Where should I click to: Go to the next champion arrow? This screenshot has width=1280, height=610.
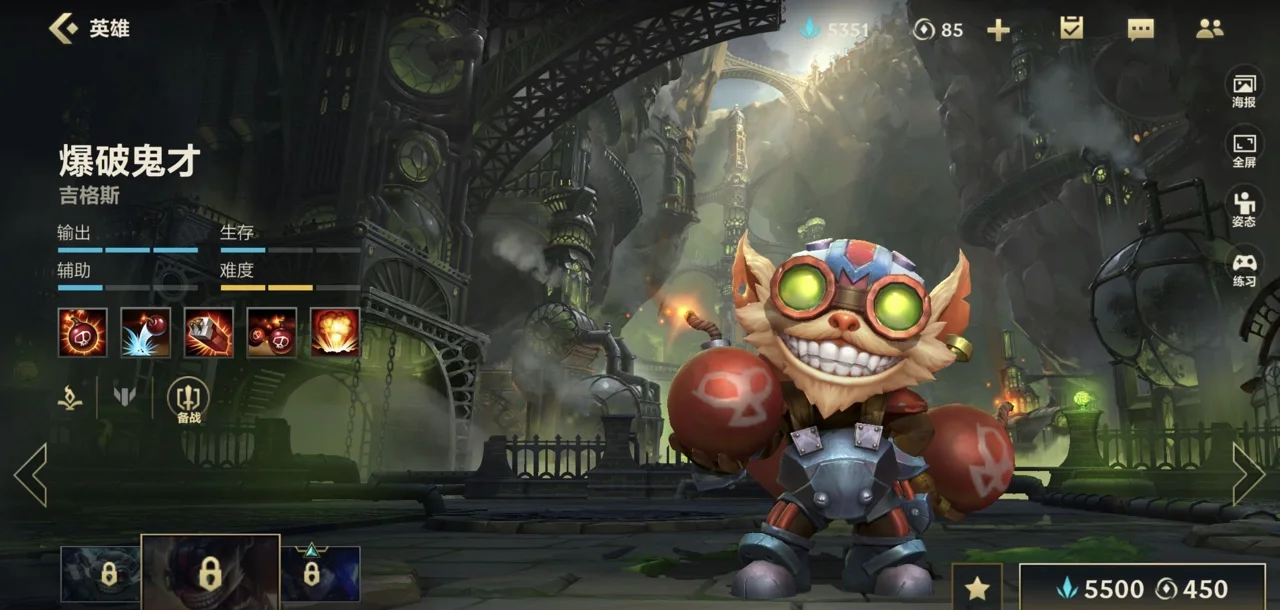click(x=1249, y=473)
